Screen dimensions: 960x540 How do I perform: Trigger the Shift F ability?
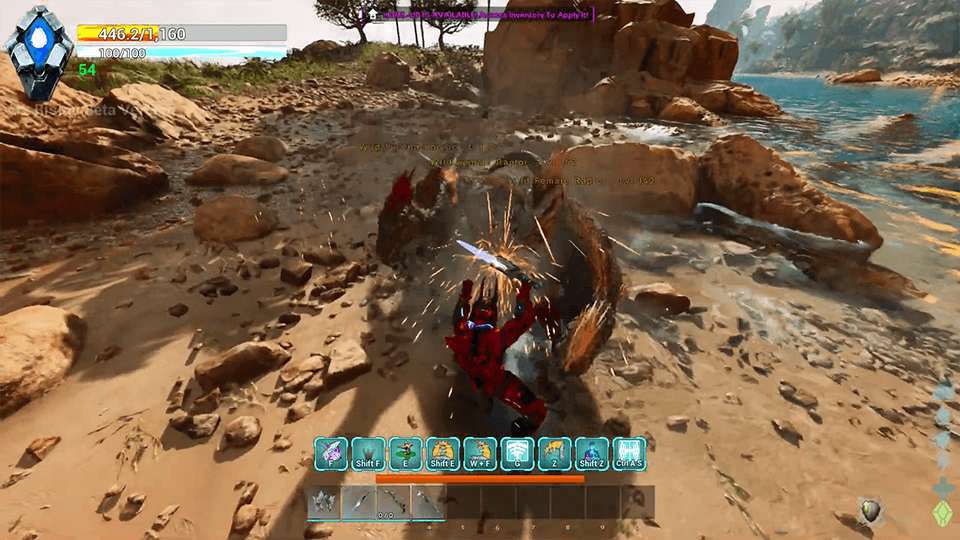(368, 453)
